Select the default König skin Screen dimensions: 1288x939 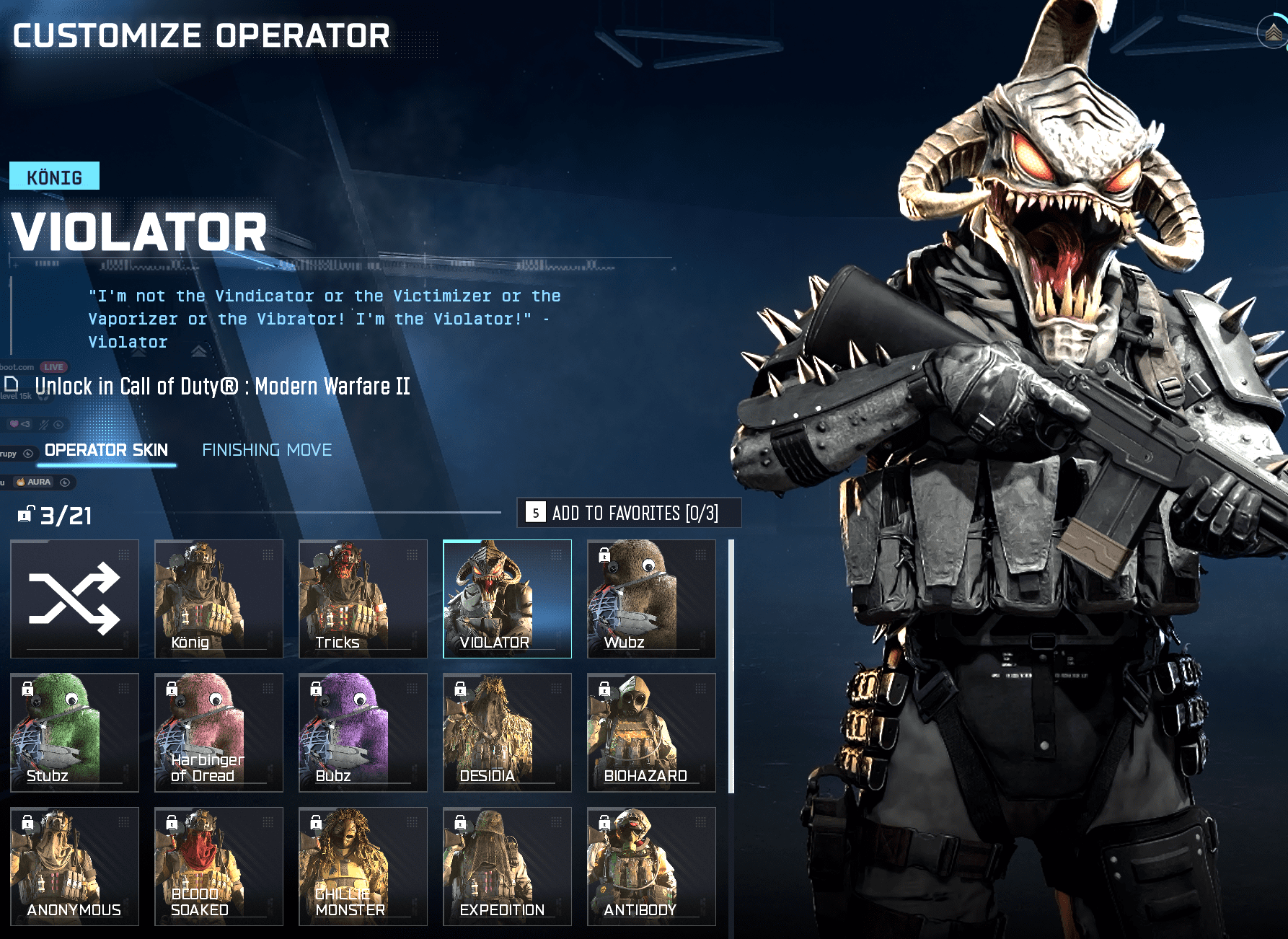219,599
